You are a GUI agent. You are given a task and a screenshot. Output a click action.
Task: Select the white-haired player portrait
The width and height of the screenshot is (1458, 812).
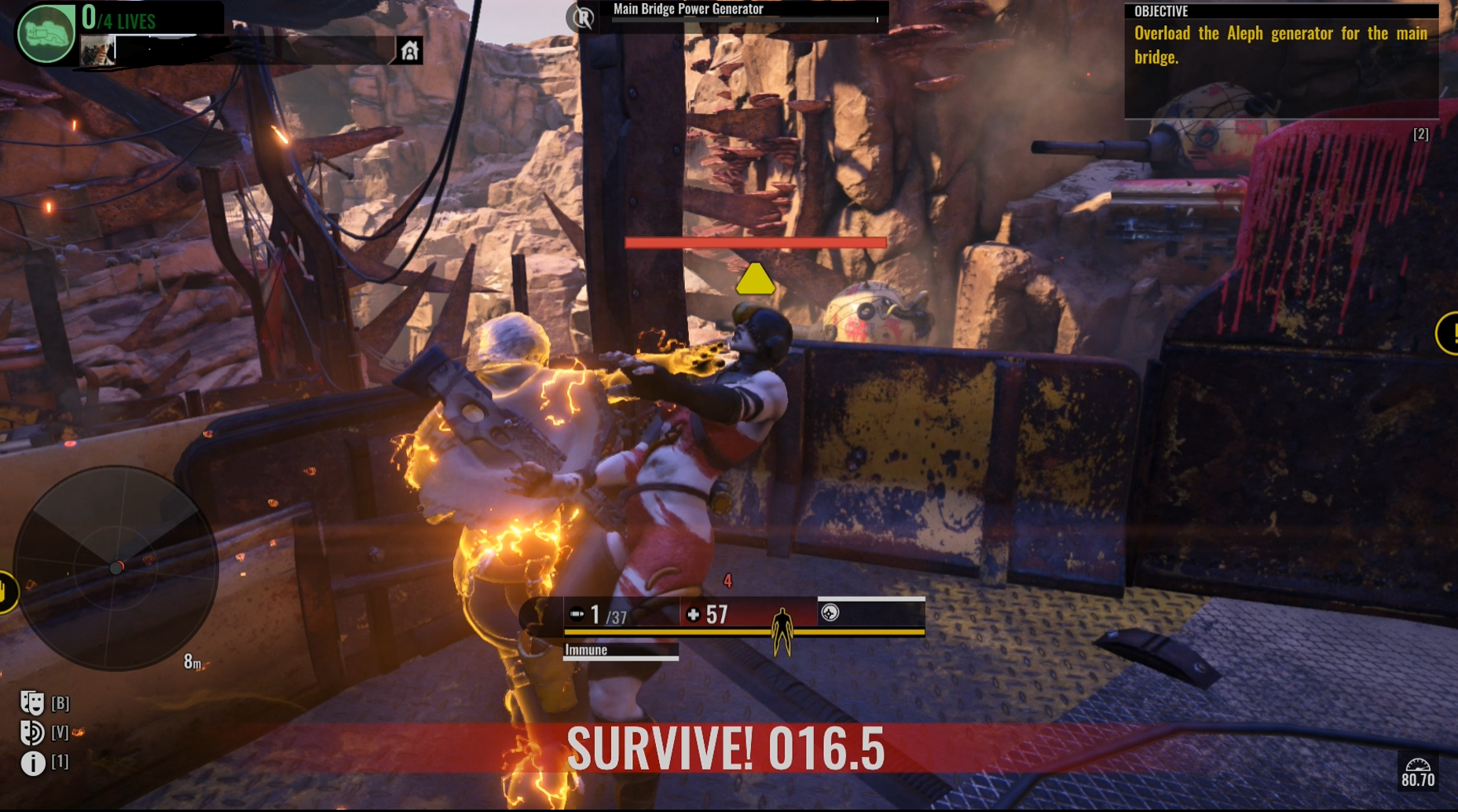click(x=97, y=50)
